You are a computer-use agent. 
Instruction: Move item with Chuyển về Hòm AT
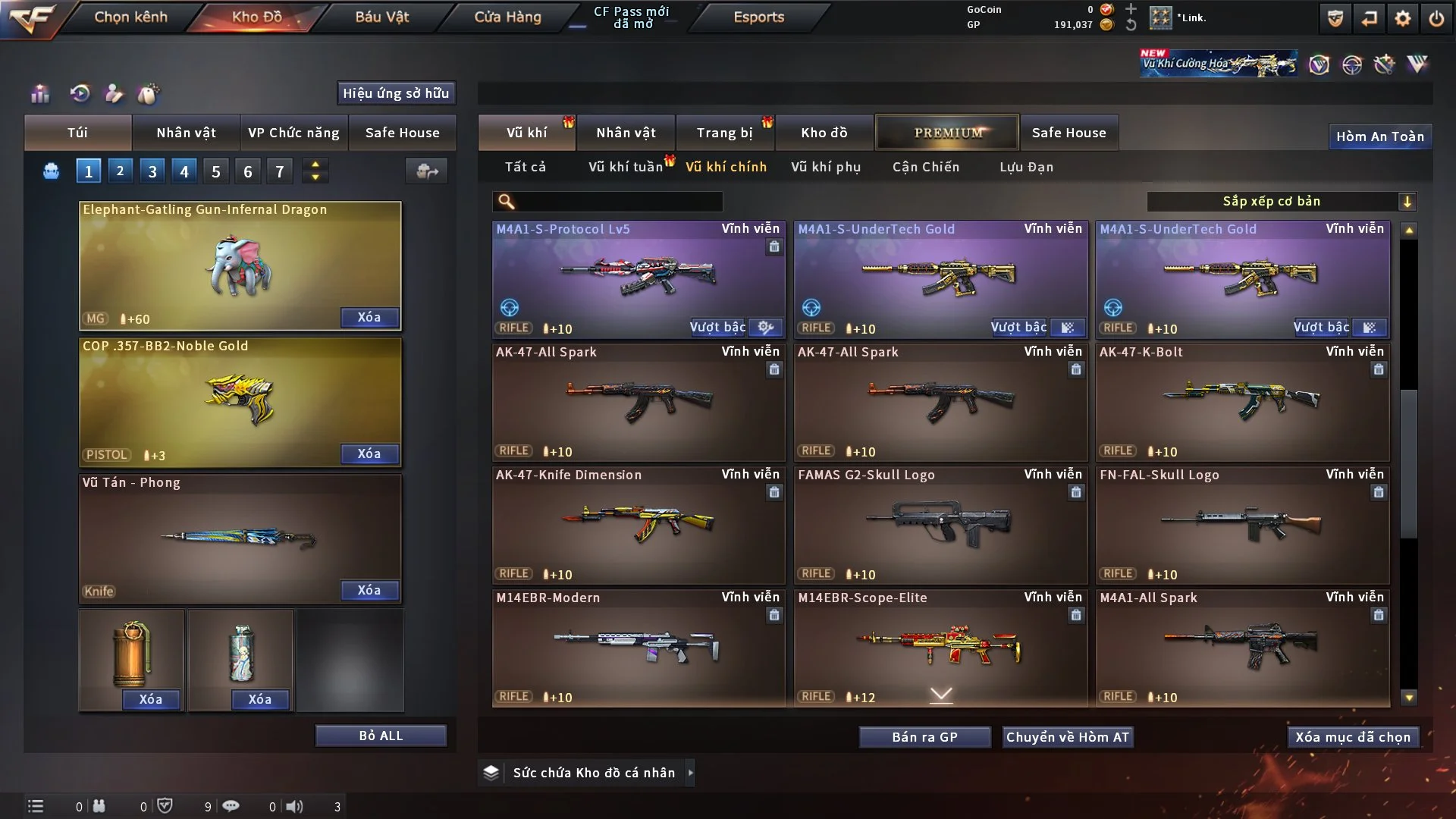point(1067,737)
